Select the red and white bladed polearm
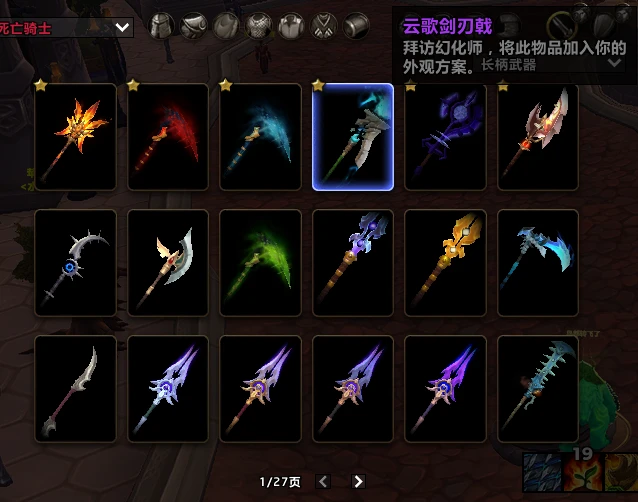This screenshot has width=638, height=502. point(538,137)
